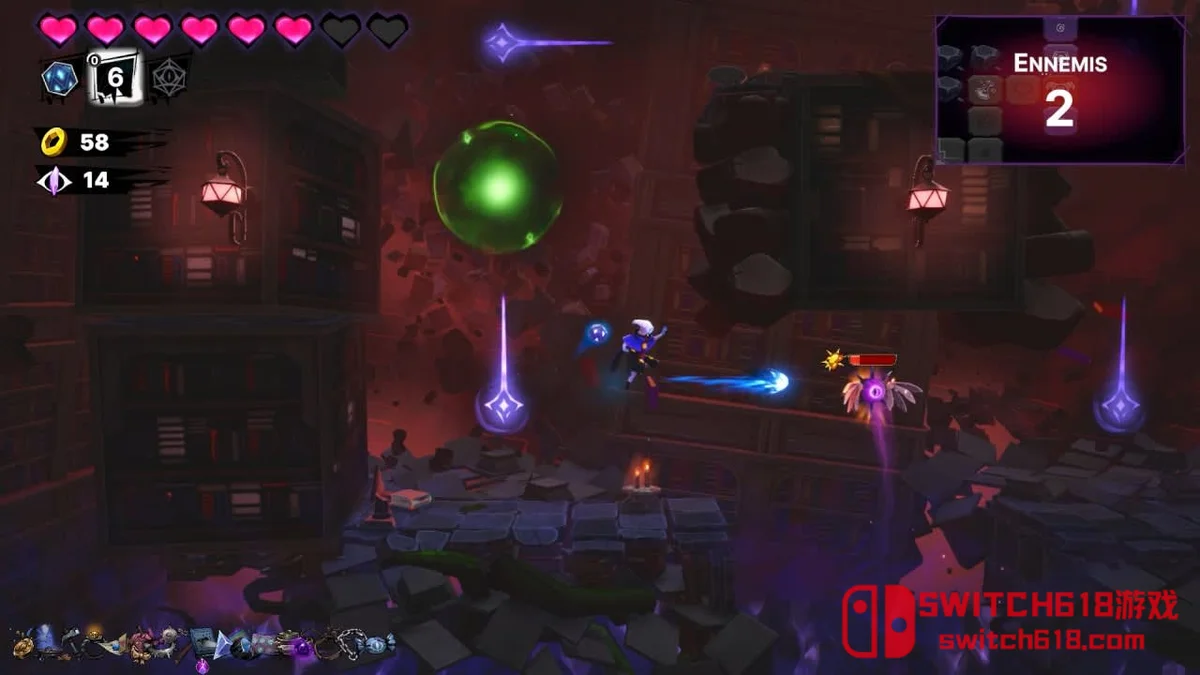Select the silver chain relic icon

pyautogui.click(x=350, y=643)
